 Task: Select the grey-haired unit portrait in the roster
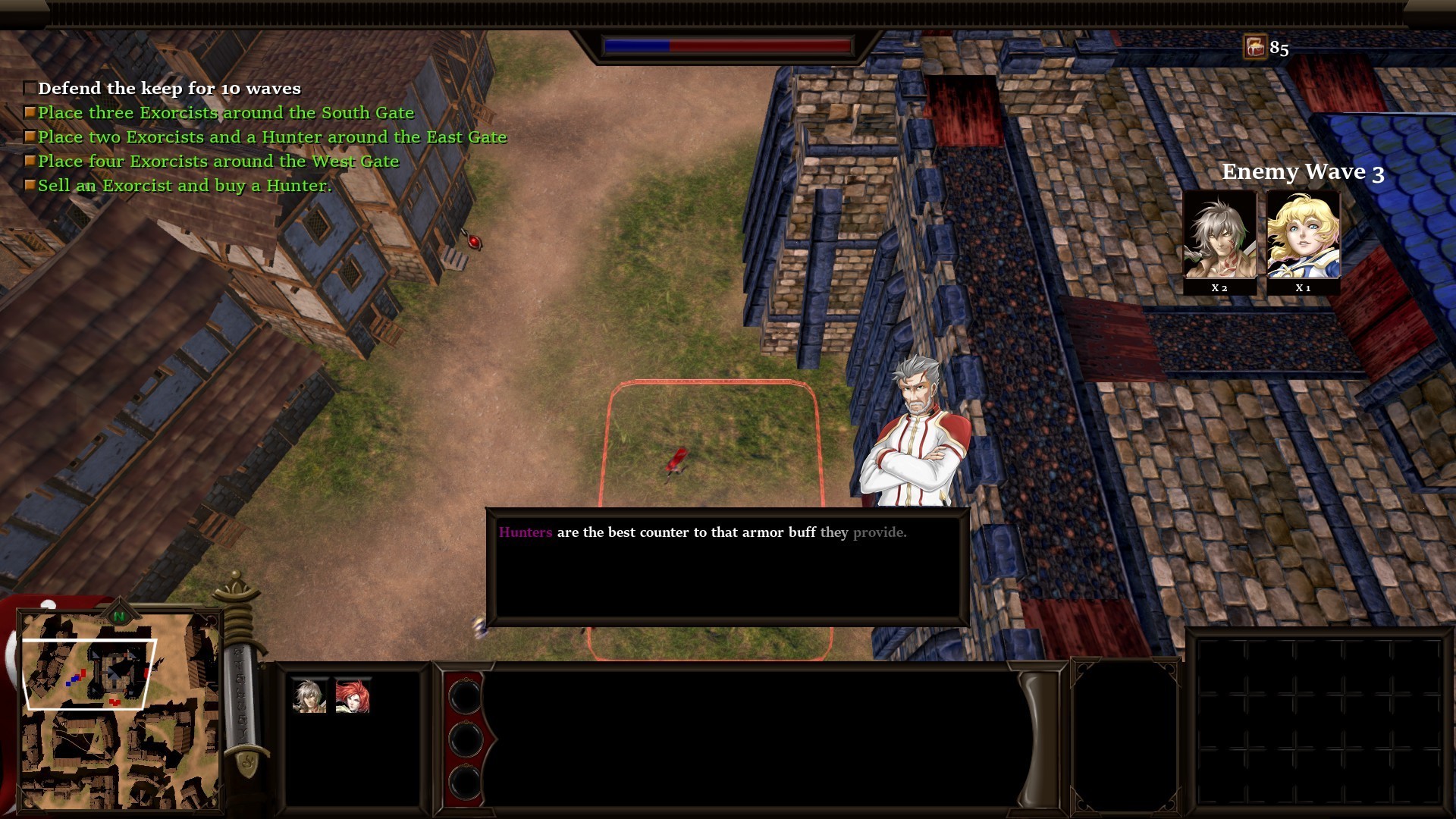point(309,696)
